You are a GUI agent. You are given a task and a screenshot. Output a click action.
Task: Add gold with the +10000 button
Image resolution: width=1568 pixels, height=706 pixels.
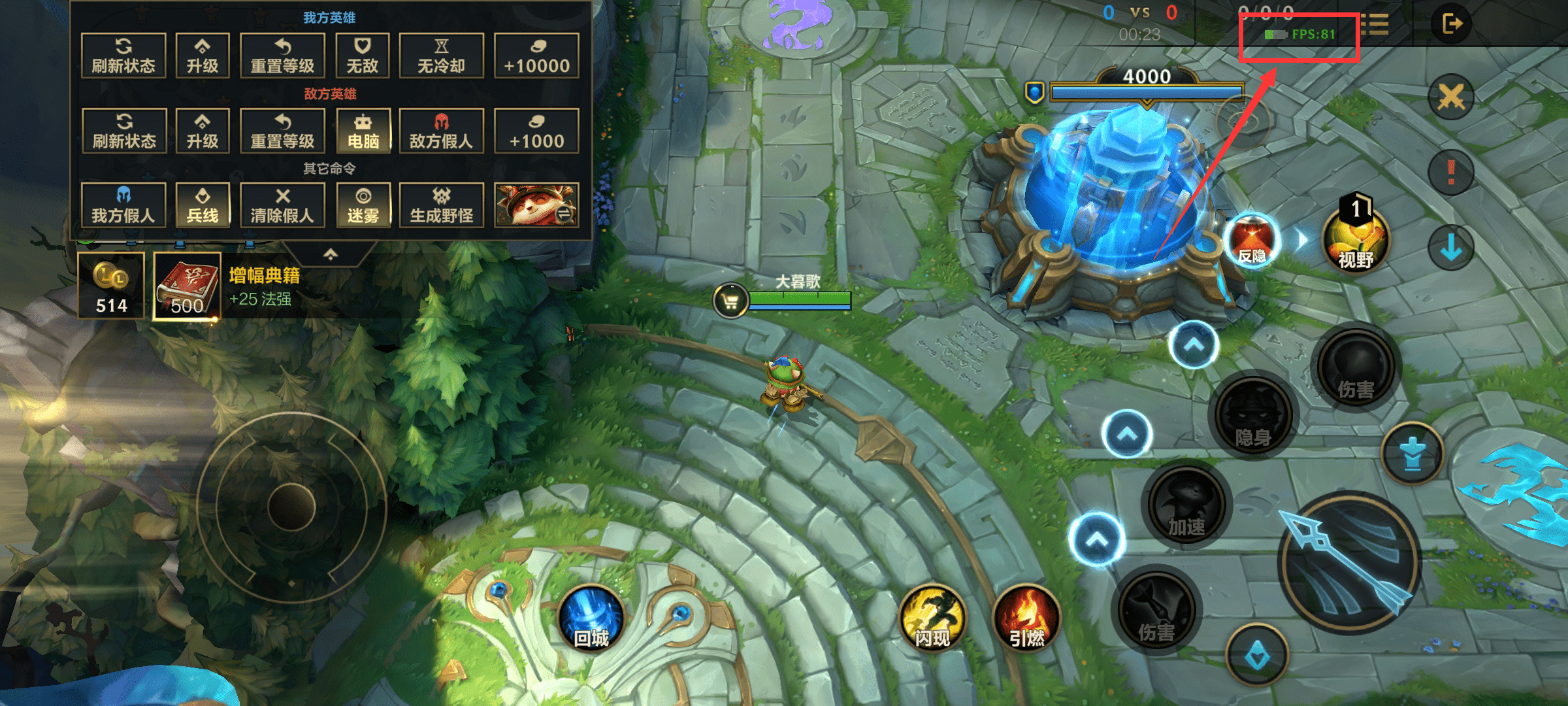point(536,56)
